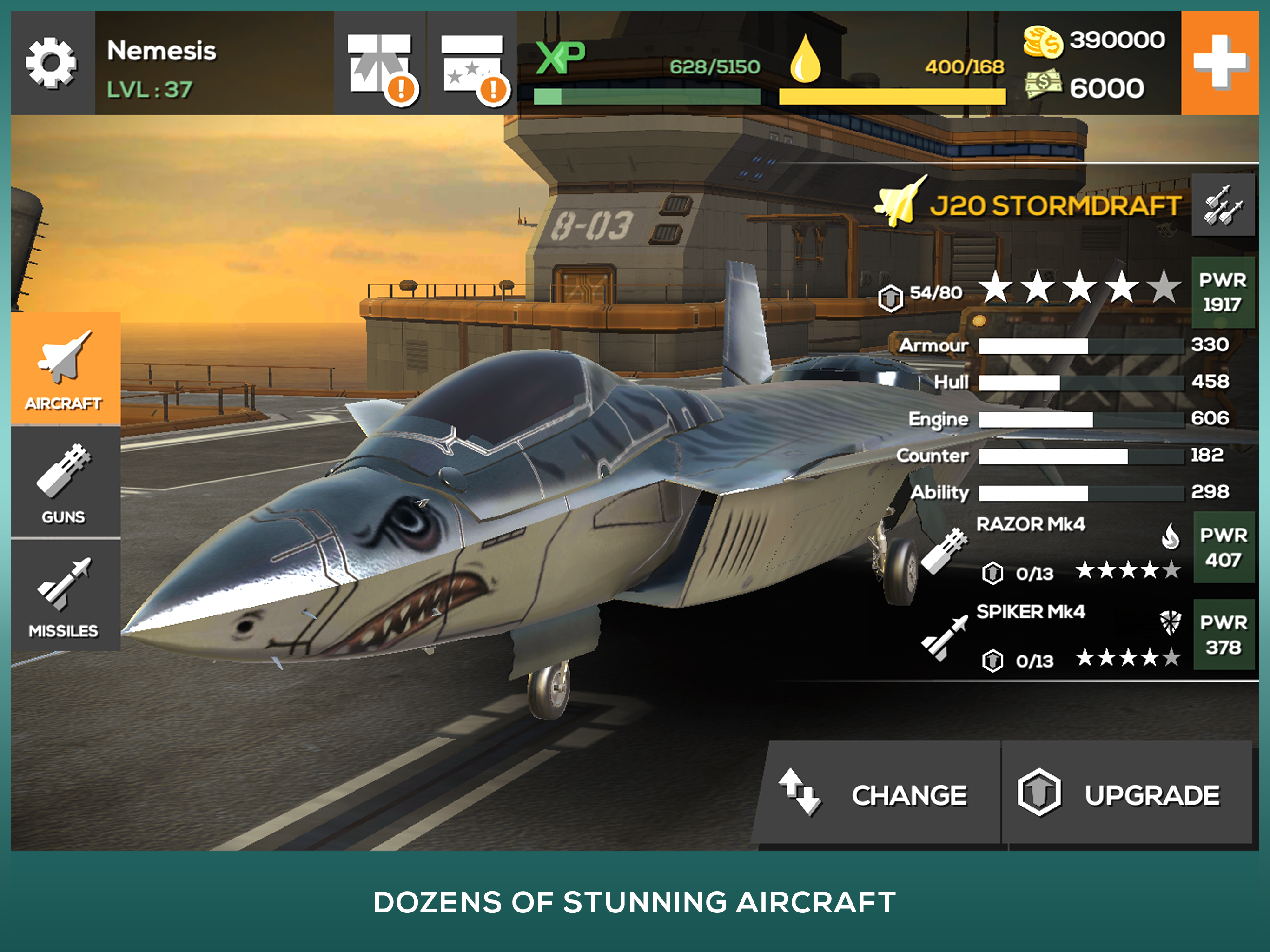
Task: Open the missile loadout icon beside aircraft name
Action: 1223,205
